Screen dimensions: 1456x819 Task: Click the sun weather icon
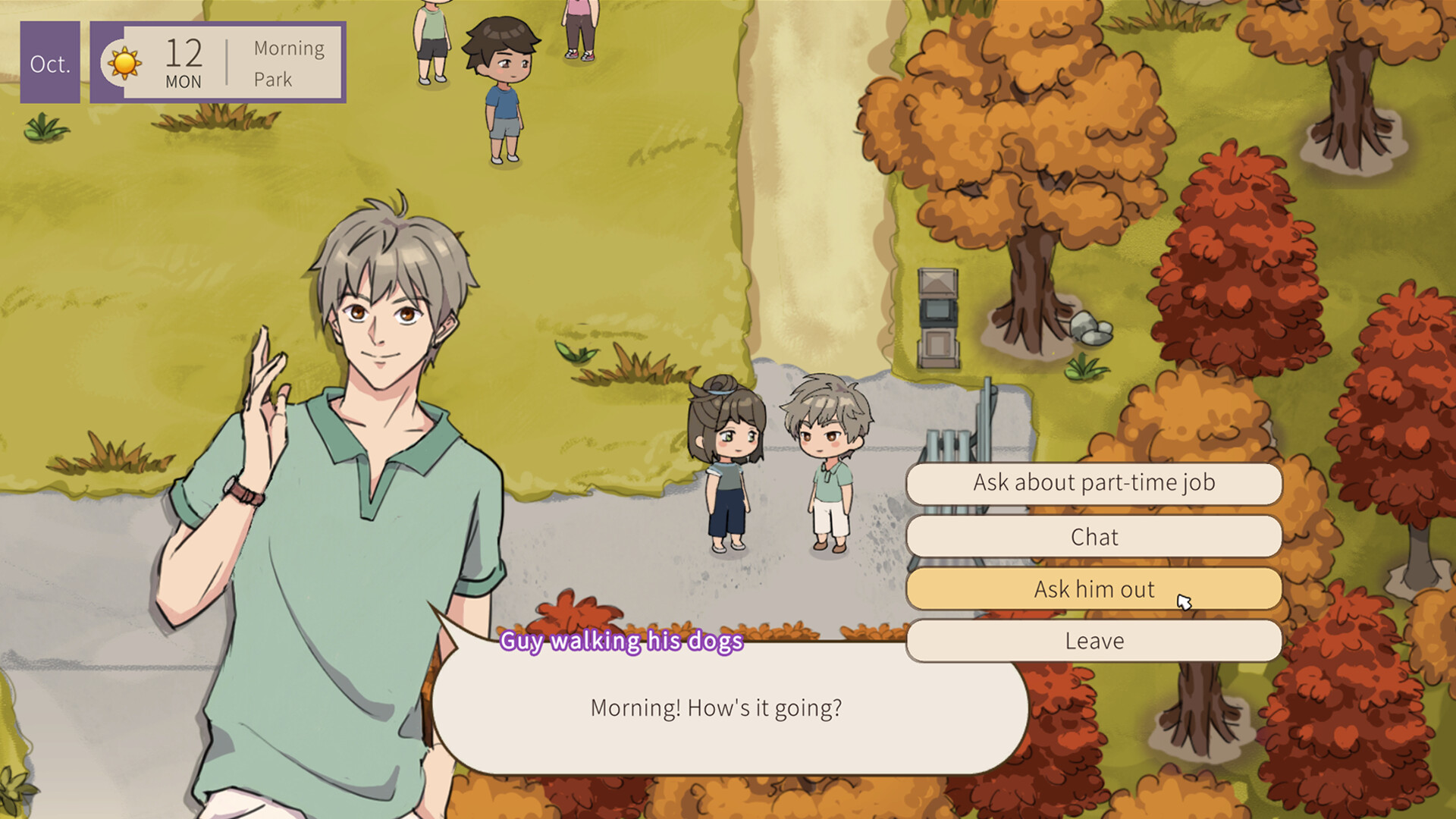[124, 62]
